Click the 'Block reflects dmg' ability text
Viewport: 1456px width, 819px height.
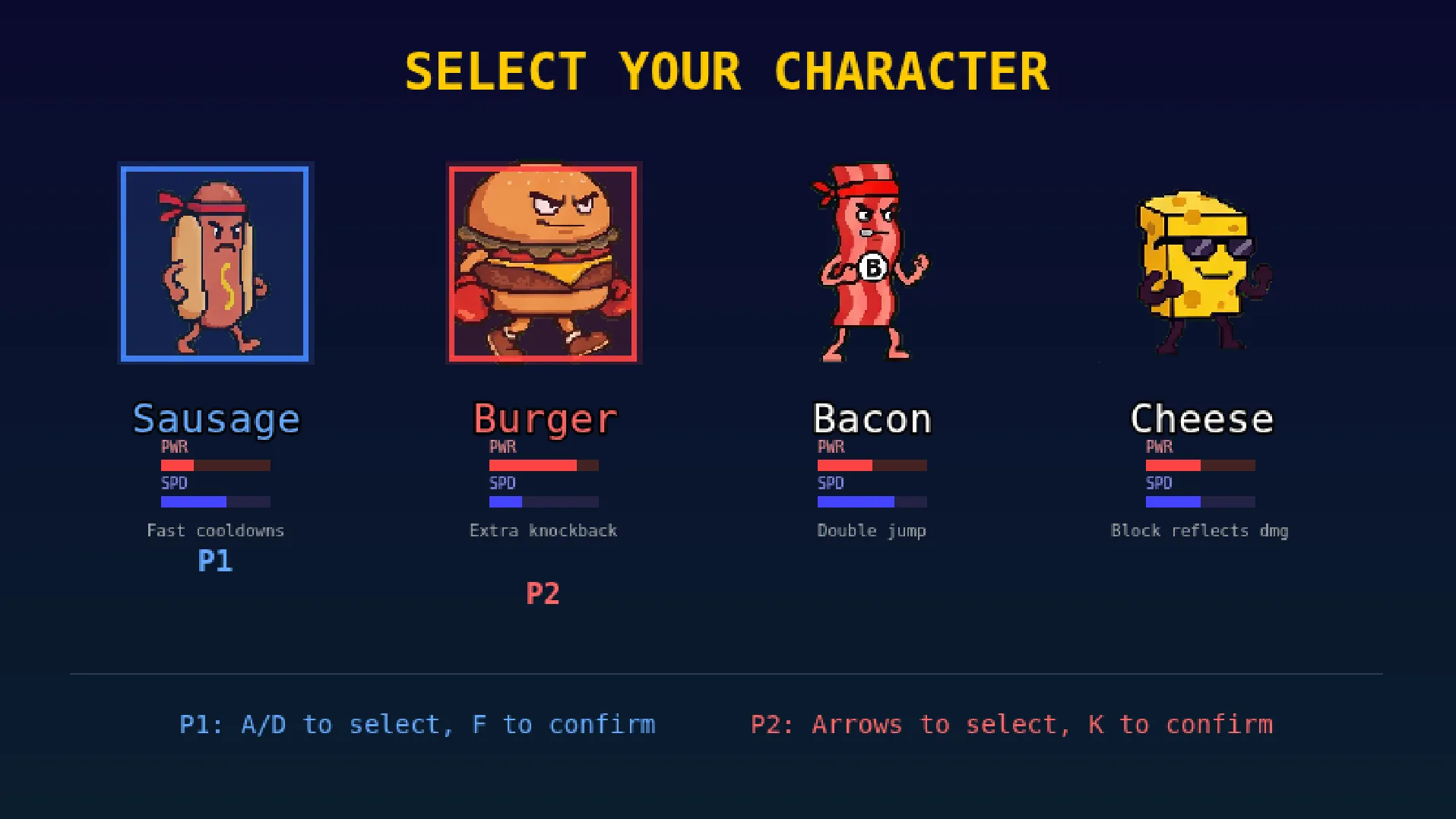pos(1200,530)
